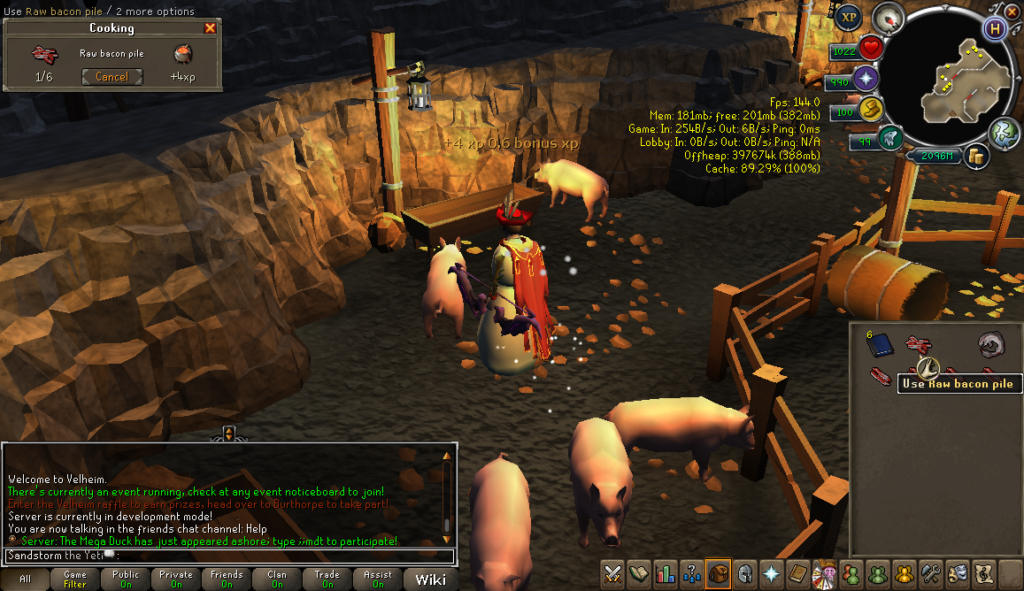Open the money pouch coins icon
This screenshot has width=1024, height=591.
(x=974, y=156)
